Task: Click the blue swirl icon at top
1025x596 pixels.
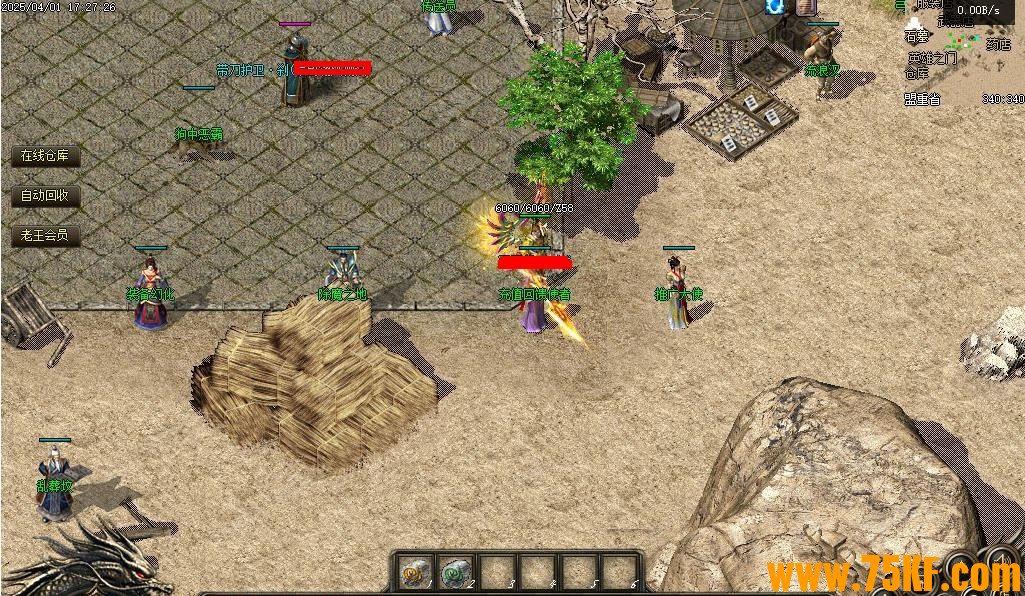Action: pyautogui.click(x=774, y=7)
